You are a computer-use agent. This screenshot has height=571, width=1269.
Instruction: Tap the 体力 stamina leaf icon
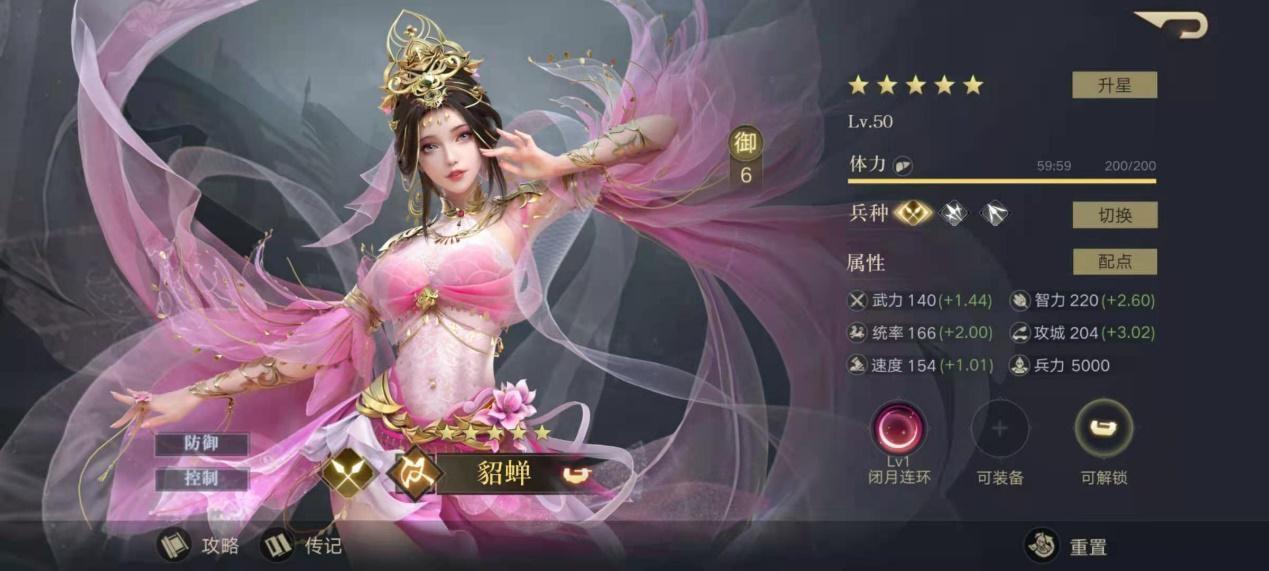[903, 166]
